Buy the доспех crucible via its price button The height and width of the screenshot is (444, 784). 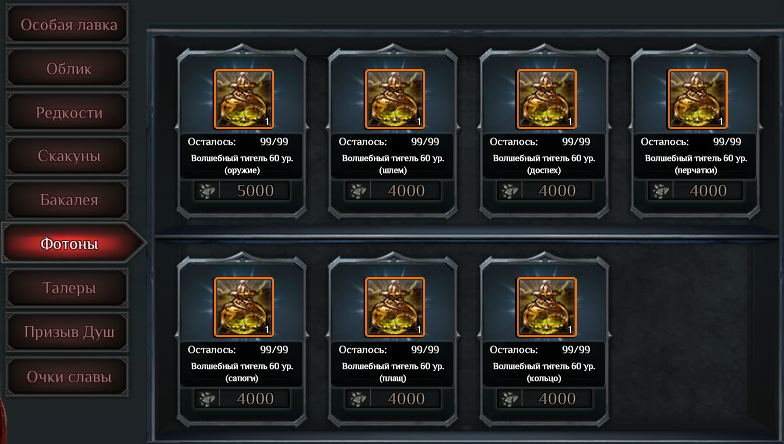pos(546,191)
